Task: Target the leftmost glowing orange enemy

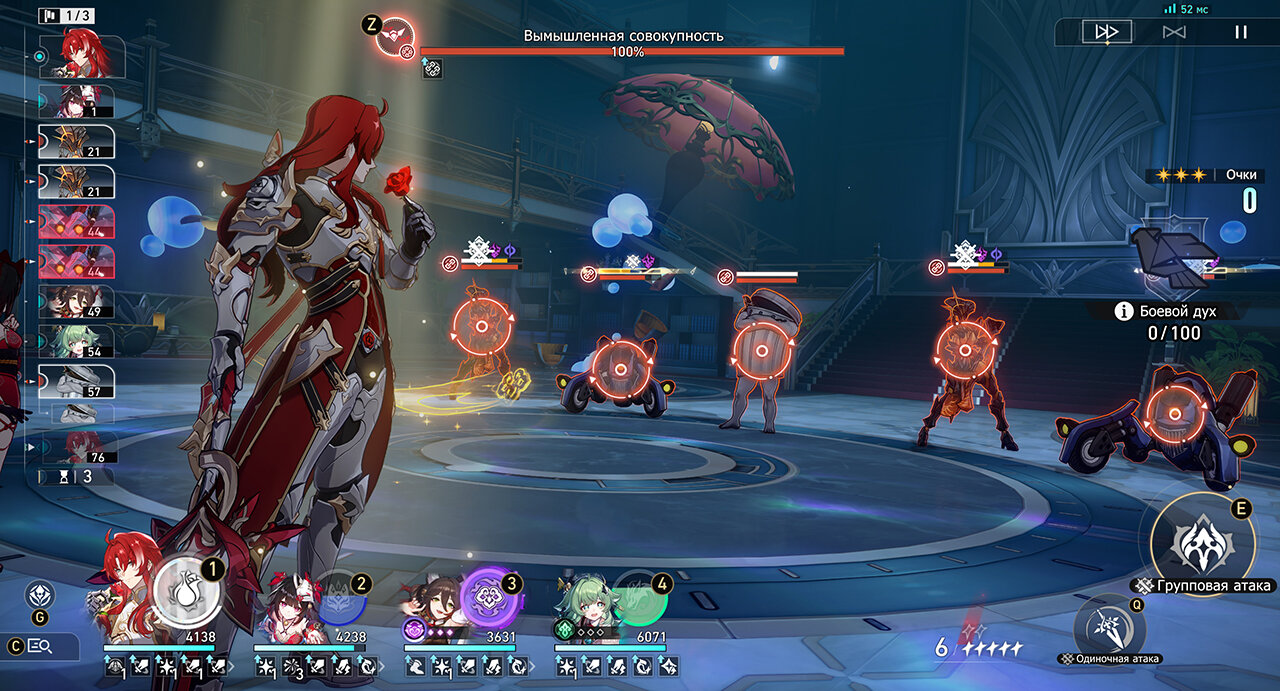Action: click(x=481, y=327)
